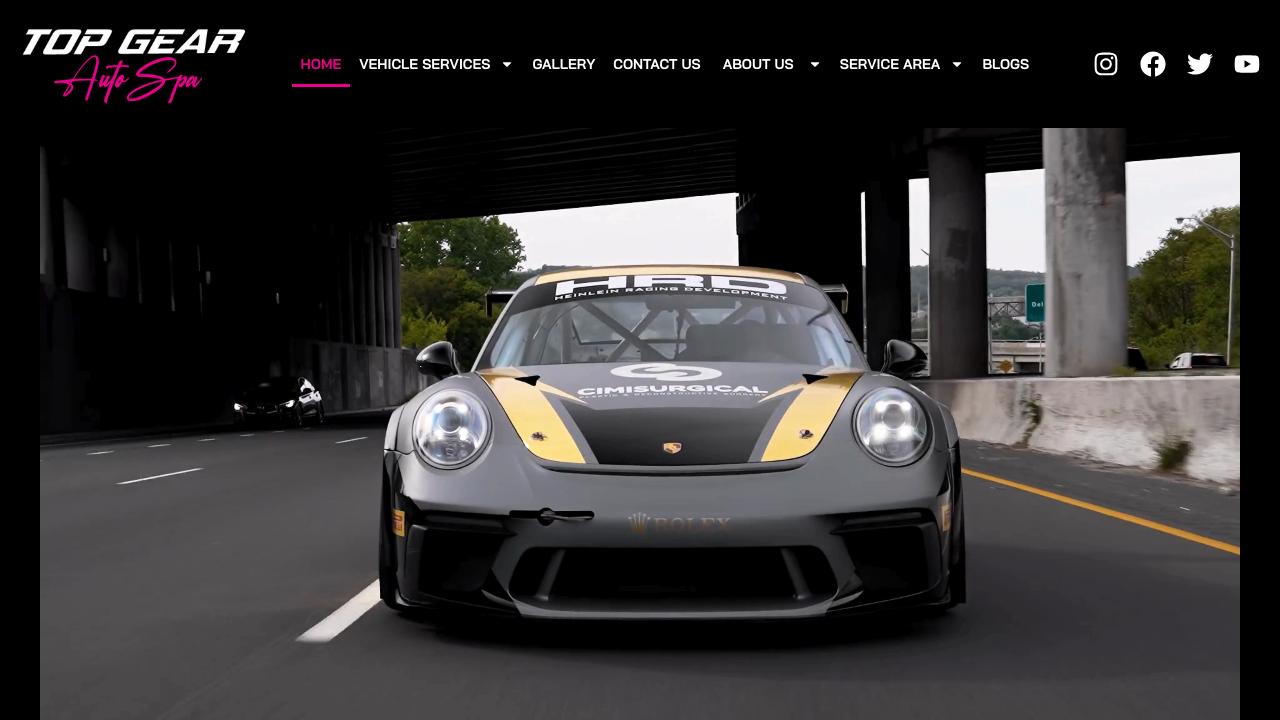The height and width of the screenshot is (720, 1280).
Task: Click the pink underline beneath Home
Action: [x=320, y=86]
